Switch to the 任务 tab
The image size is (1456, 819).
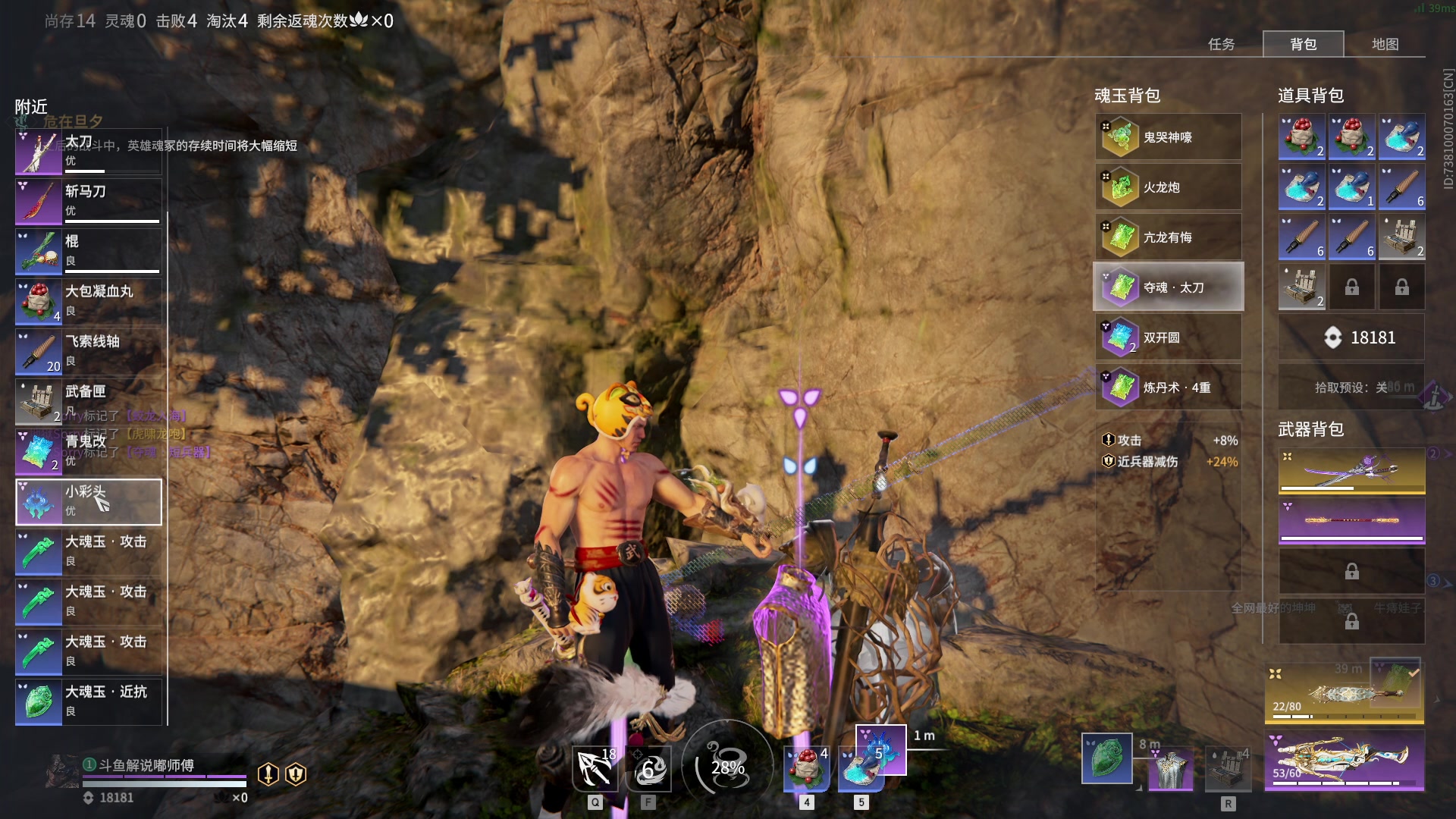coord(1221,44)
